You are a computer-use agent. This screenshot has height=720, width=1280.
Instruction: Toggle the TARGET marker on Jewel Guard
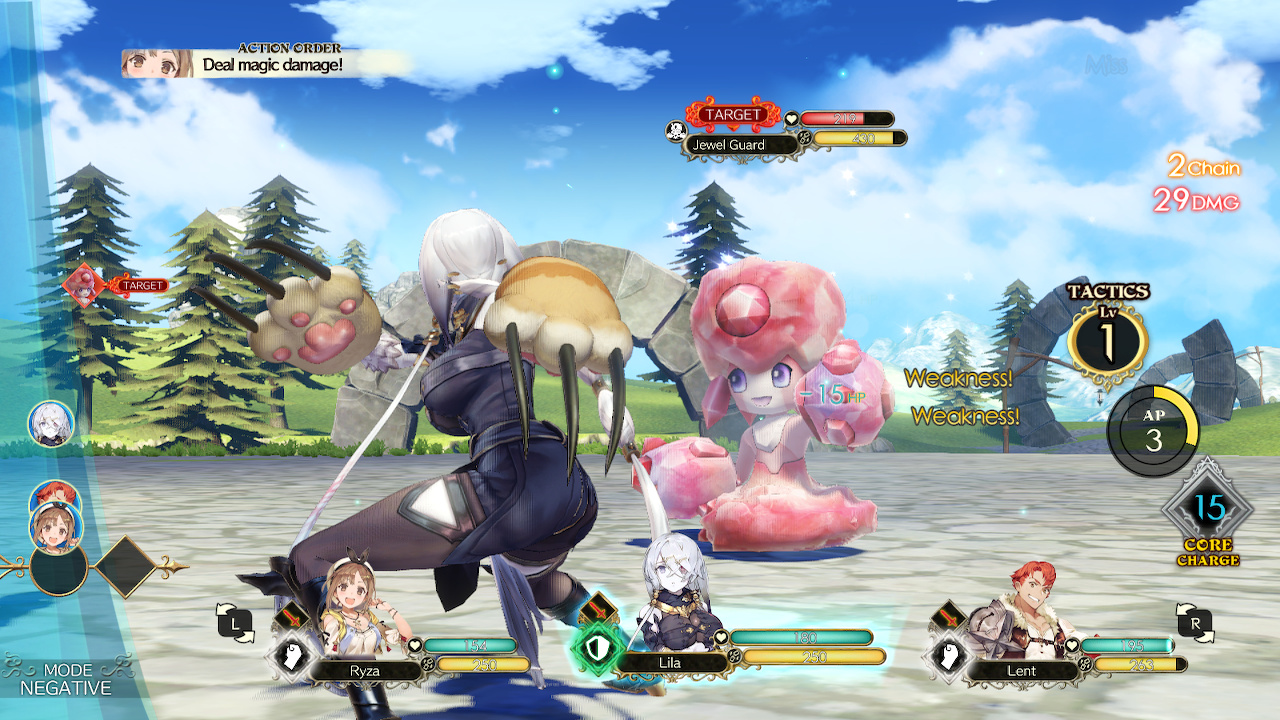[733, 114]
